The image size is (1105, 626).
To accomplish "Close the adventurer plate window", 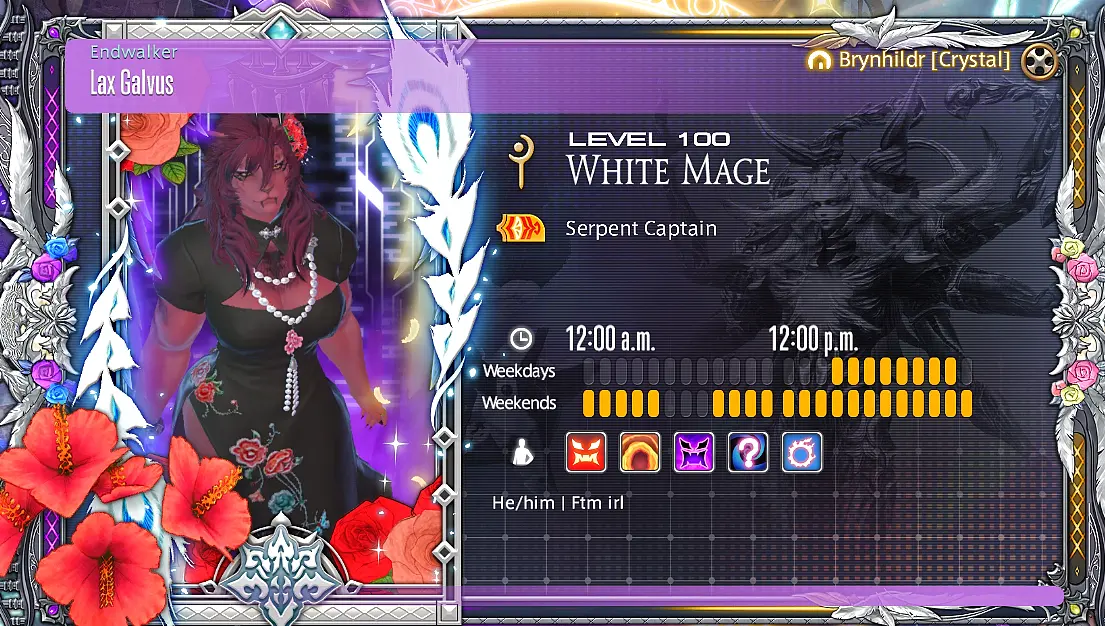I will (1041, 61).
